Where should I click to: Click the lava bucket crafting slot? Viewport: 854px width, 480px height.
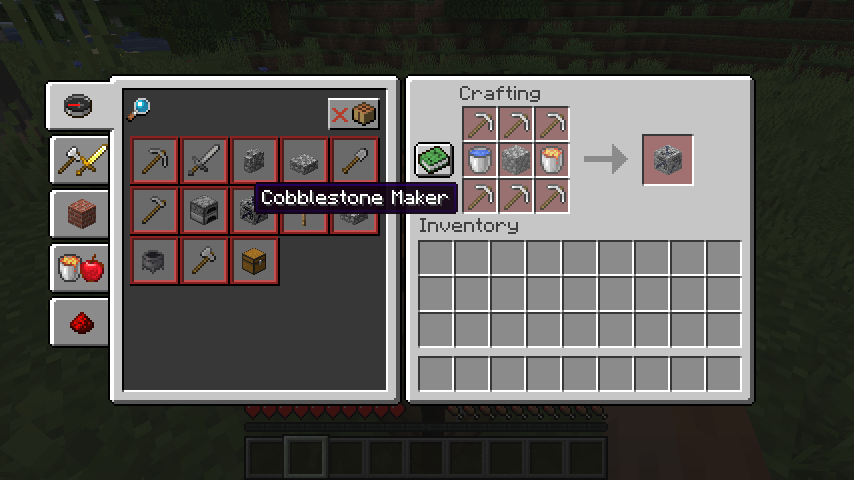(552, 160)
